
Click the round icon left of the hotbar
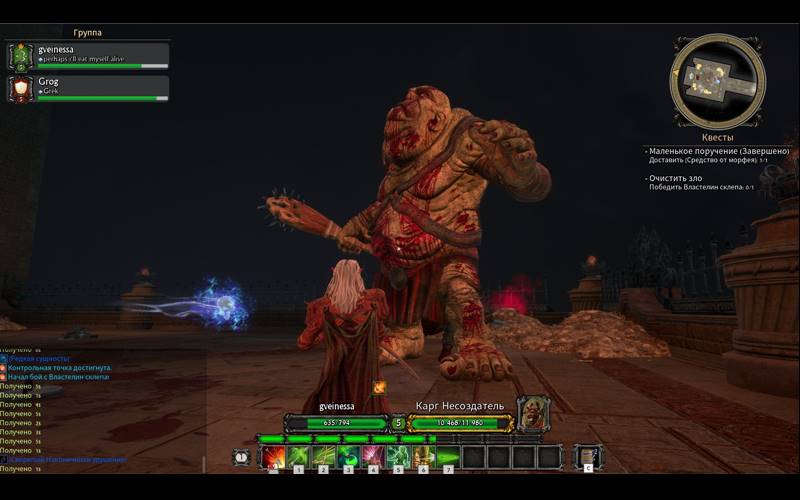241,457
